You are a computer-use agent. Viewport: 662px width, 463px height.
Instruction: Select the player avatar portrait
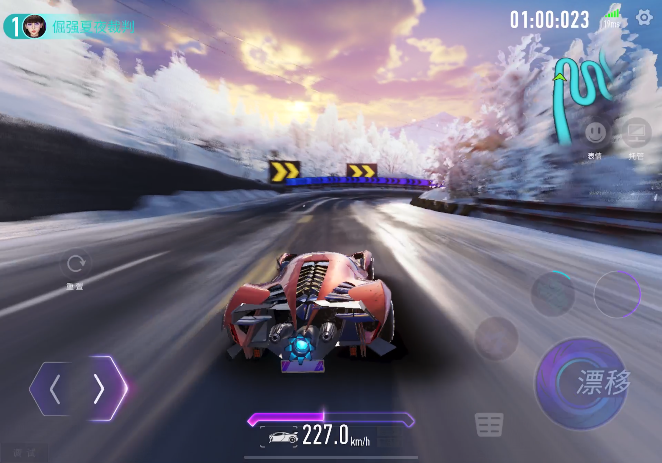[34, 27]
